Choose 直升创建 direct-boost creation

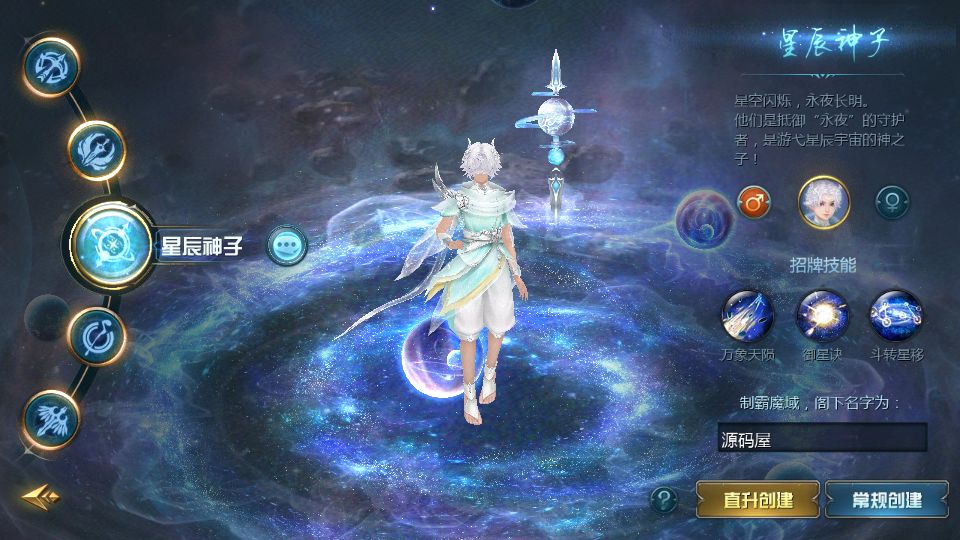[758, 499]
